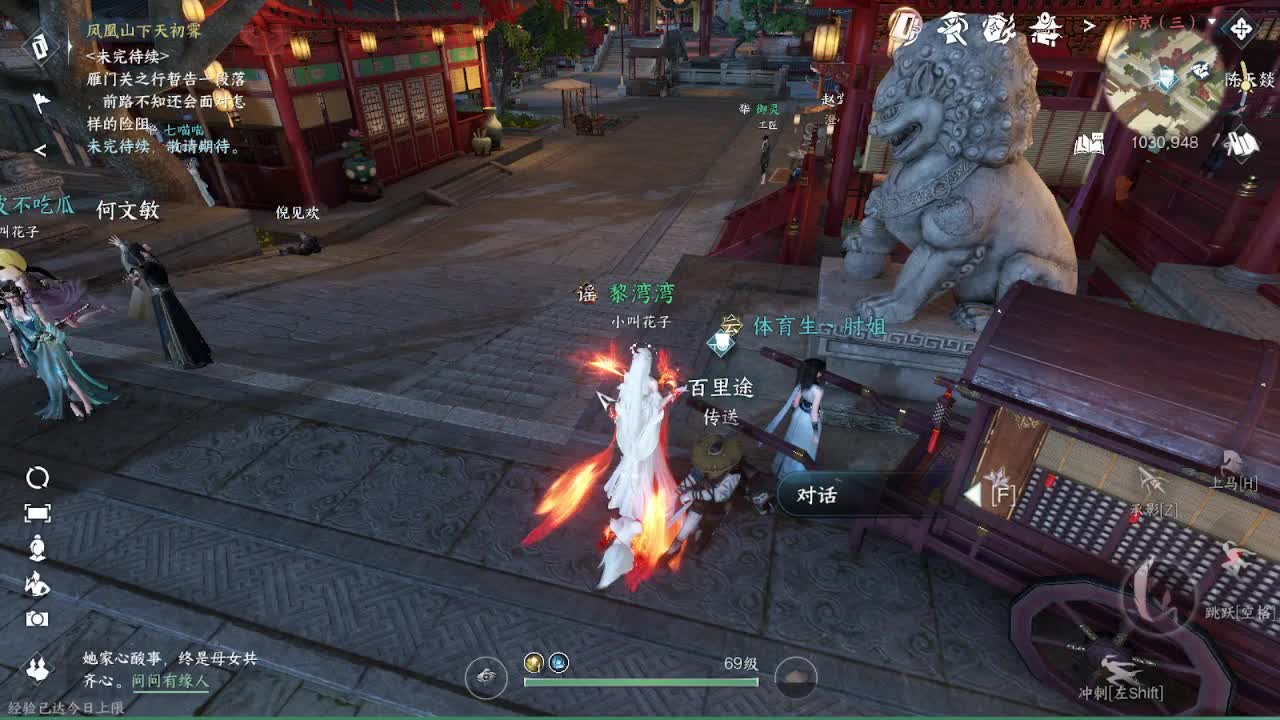The width and height of the screenshot is (1280, 720).
Task: Select the emote pose icon in left sidebar
Action: (40, 584)
